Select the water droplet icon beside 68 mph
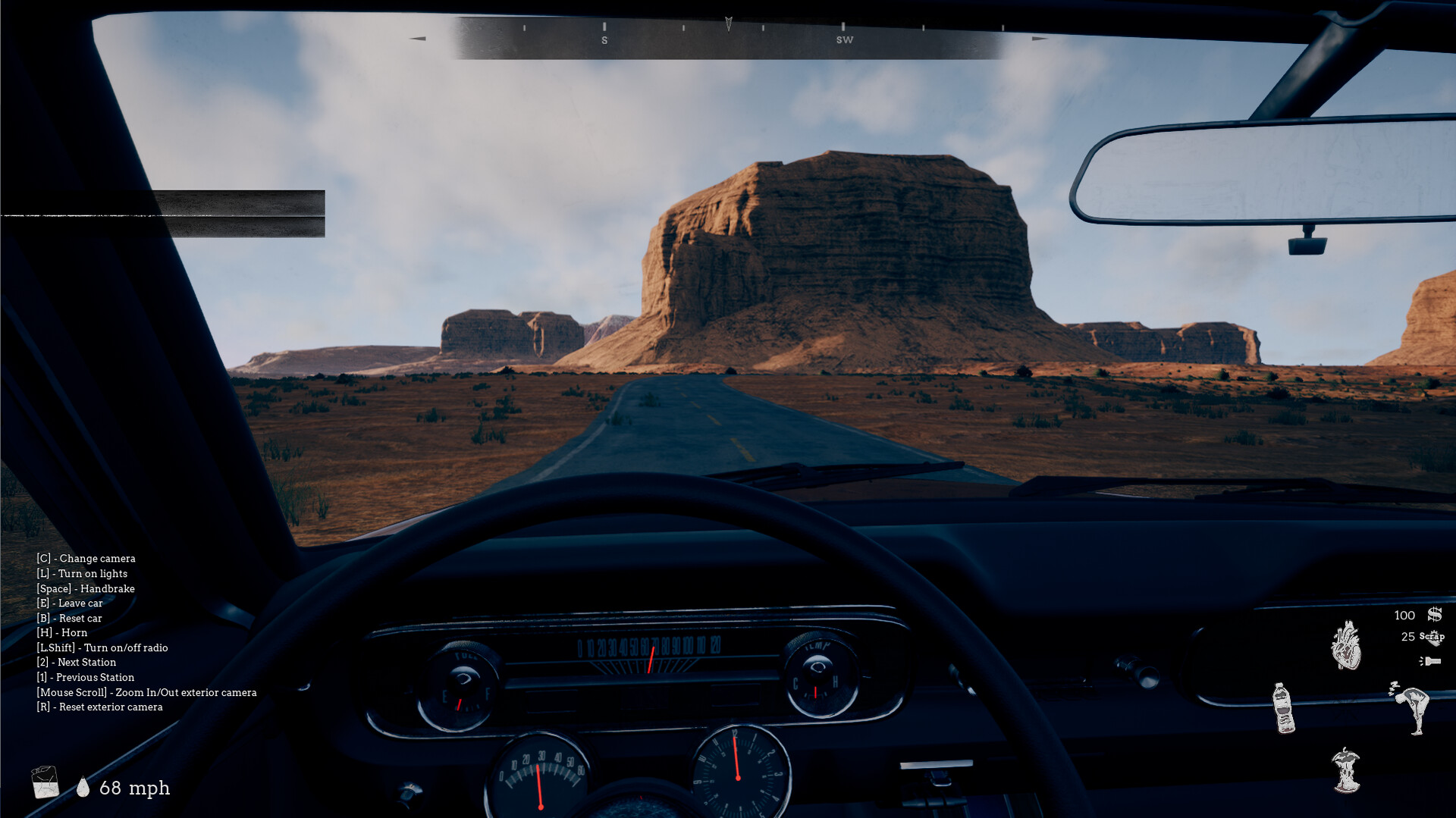This screenshot has width=1456, height=818. [x=83, y=788]
